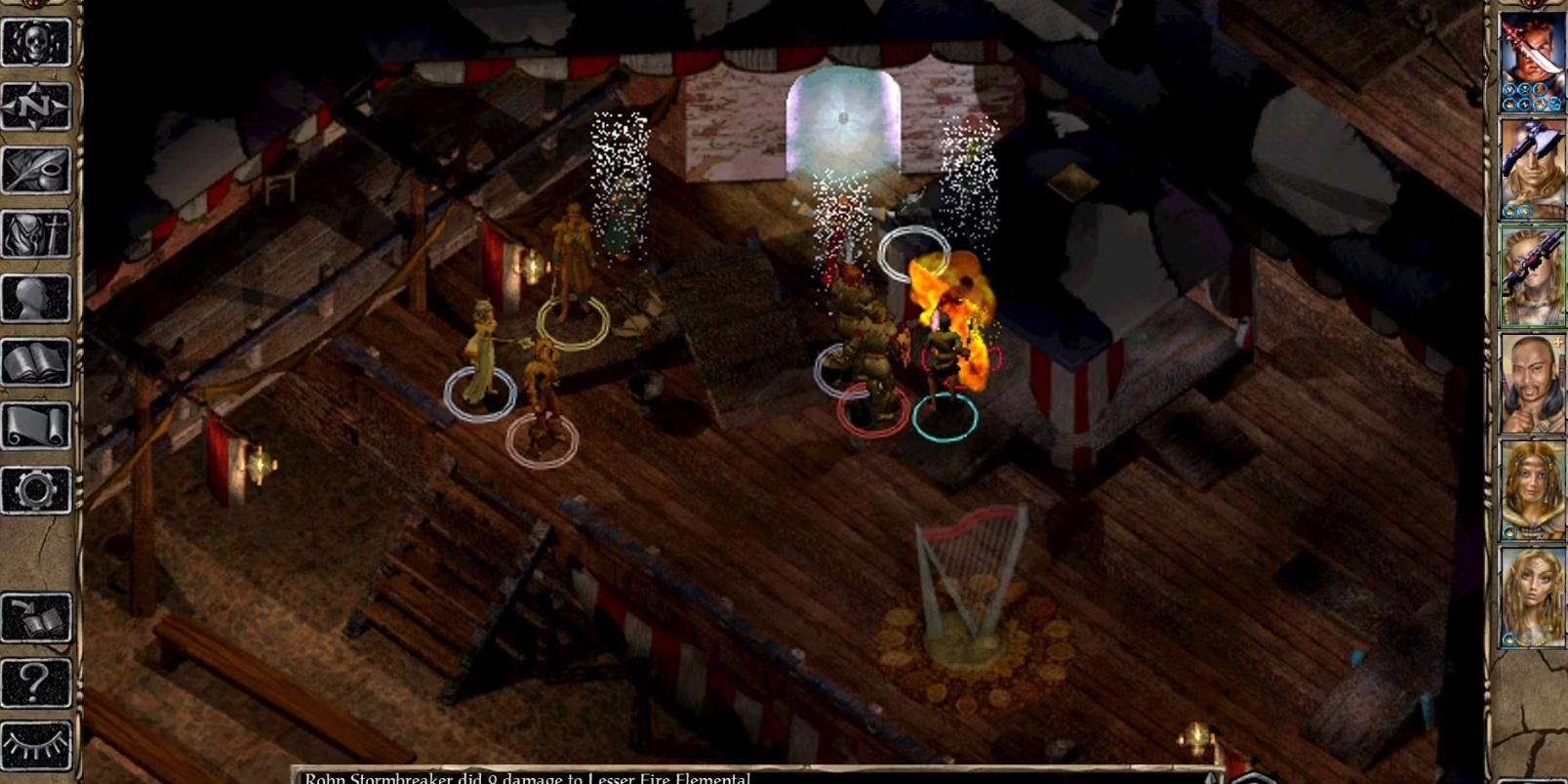The image size is (1568, 784).
Task: Select the bottom blonde woman portrait
Action: click(x=1531, y=597)
